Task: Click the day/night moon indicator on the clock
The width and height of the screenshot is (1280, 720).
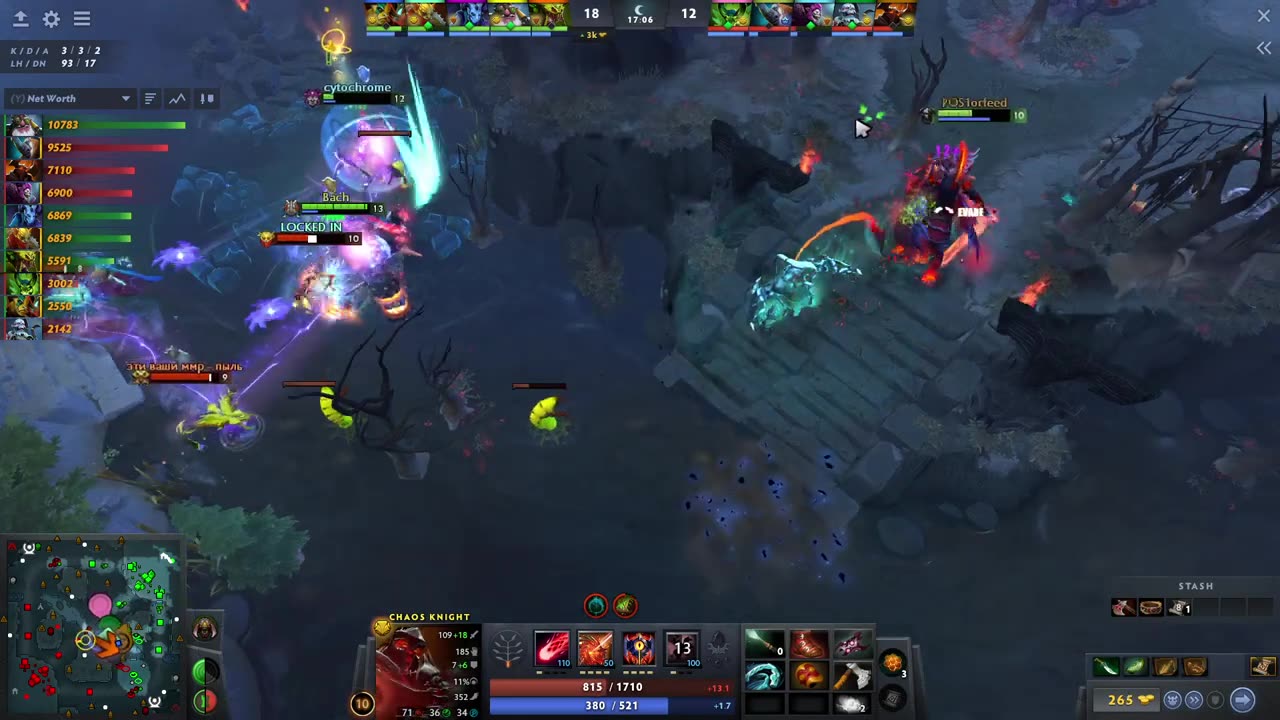Action: click(637, 9)
